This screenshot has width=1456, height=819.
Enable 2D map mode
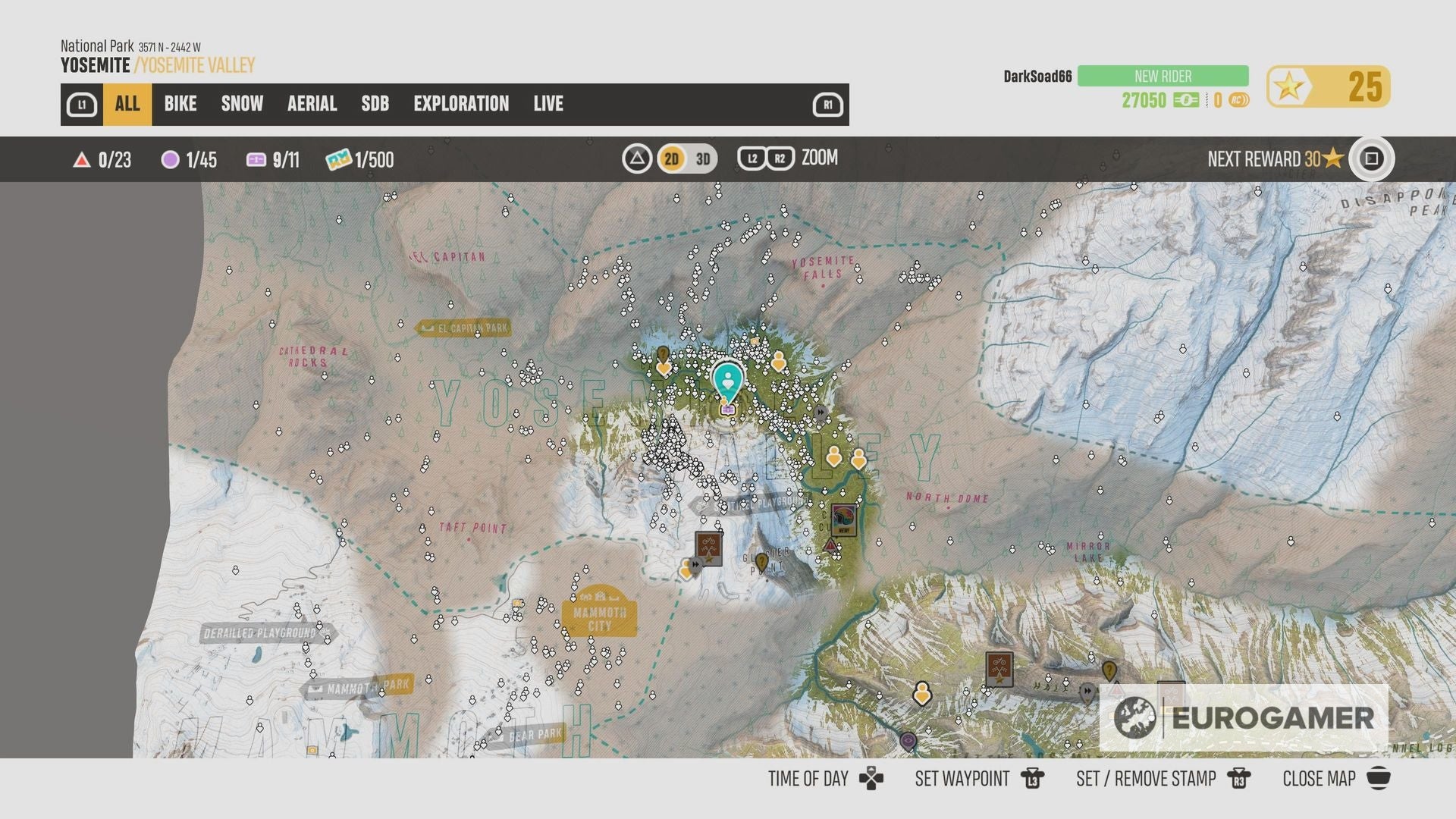[670, 158]
